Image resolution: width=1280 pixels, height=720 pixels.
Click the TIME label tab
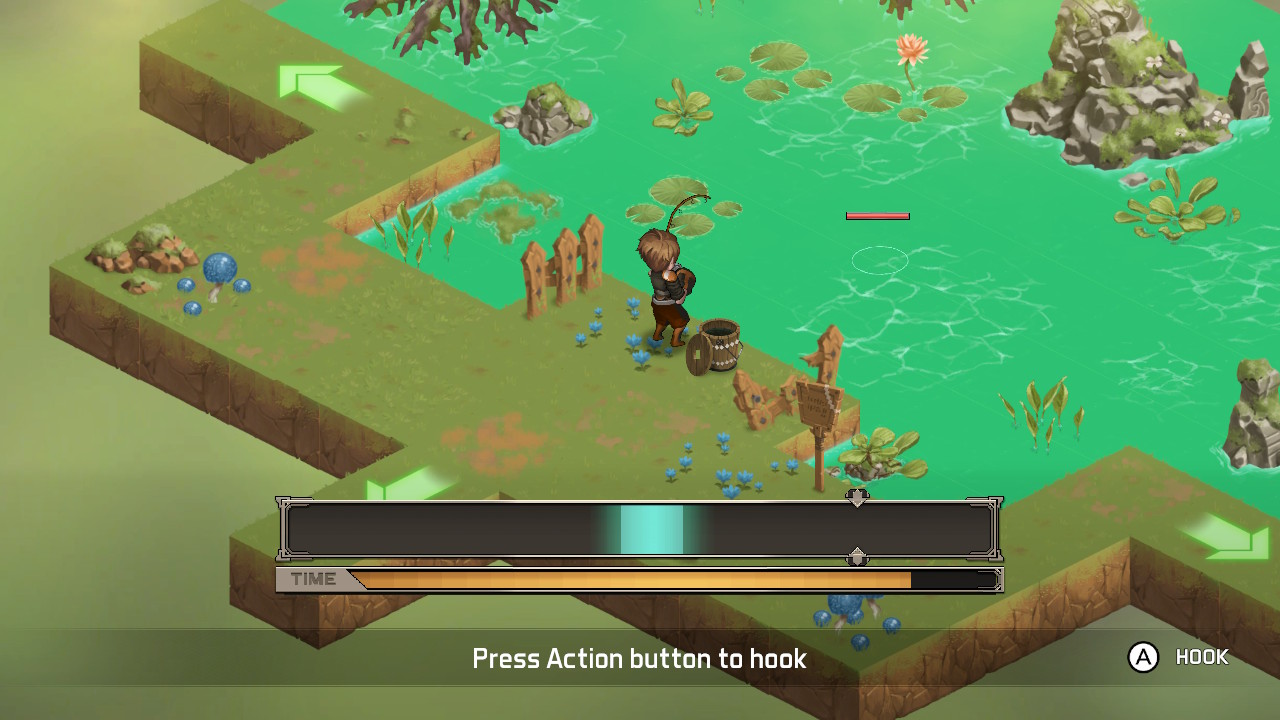coord(315,579)
